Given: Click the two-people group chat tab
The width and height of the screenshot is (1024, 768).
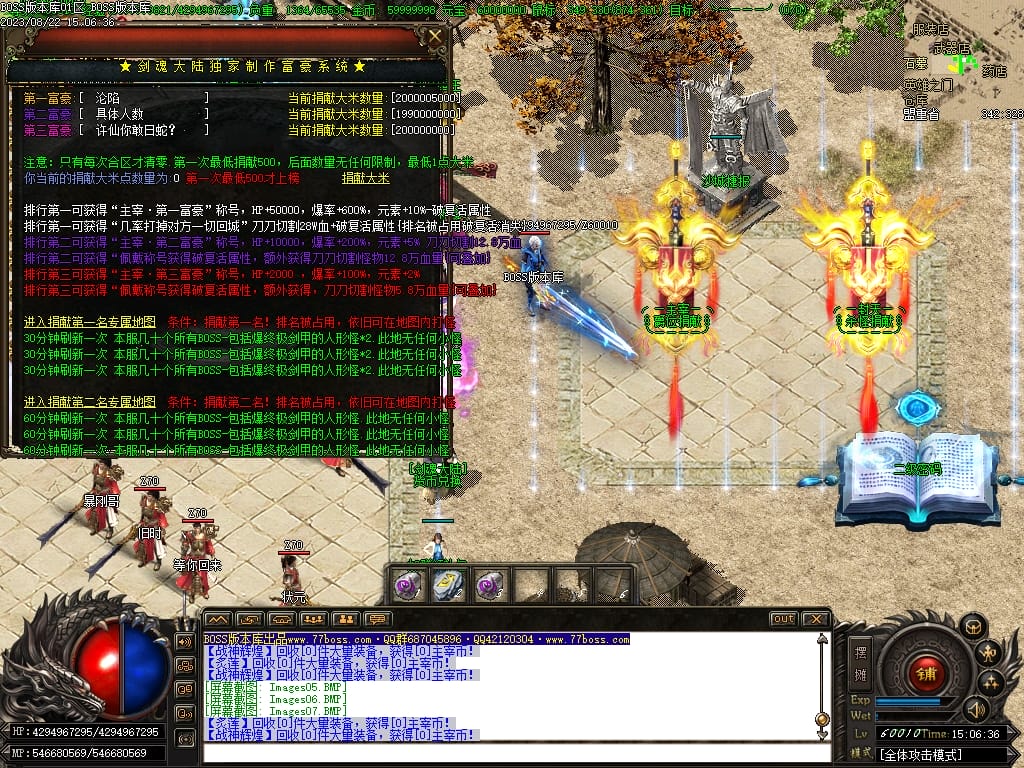Looking at the screenshot, I should [345, 619].
